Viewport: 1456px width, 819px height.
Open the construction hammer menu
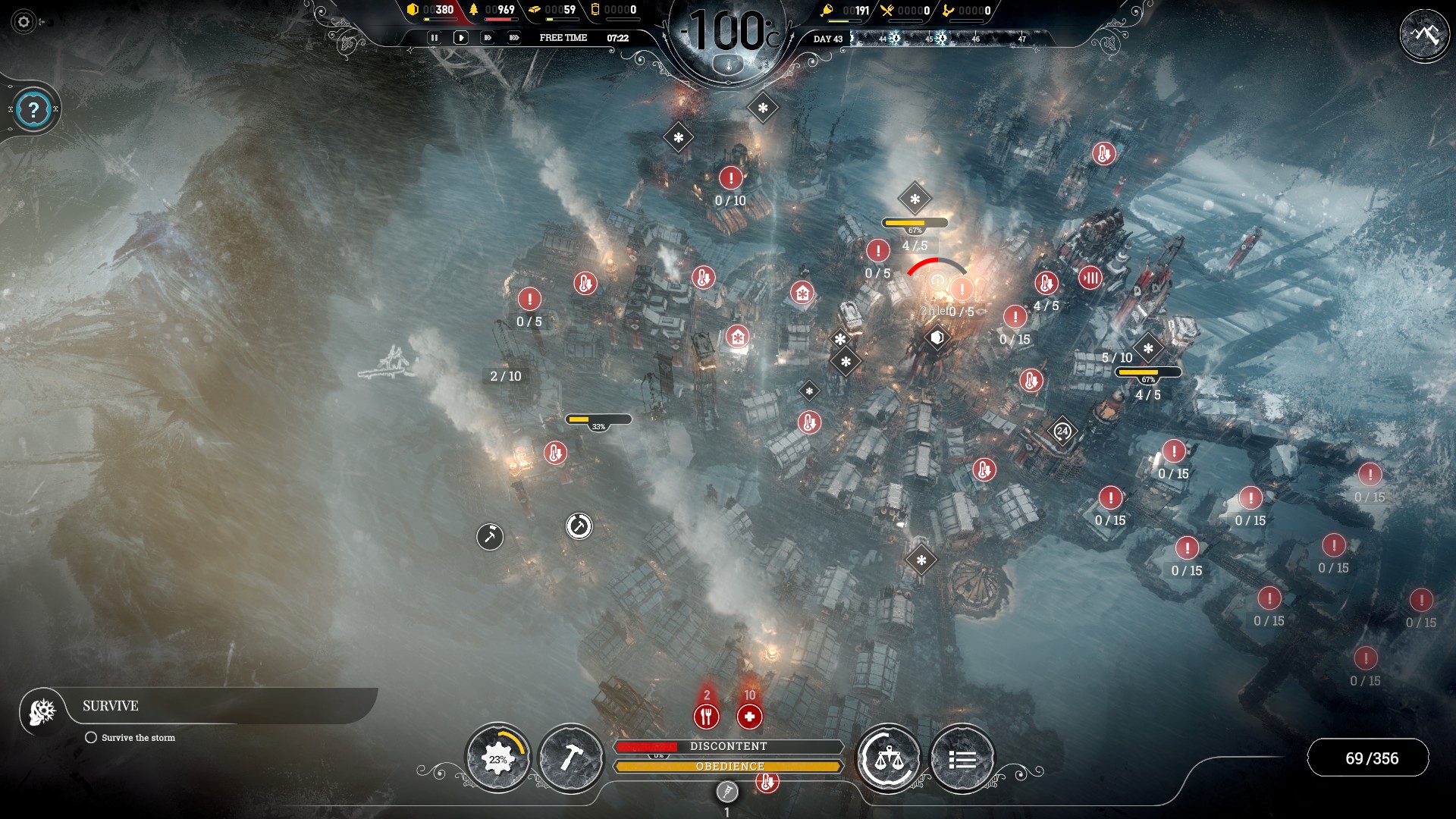pyautogui.click(x=571, y=758)
